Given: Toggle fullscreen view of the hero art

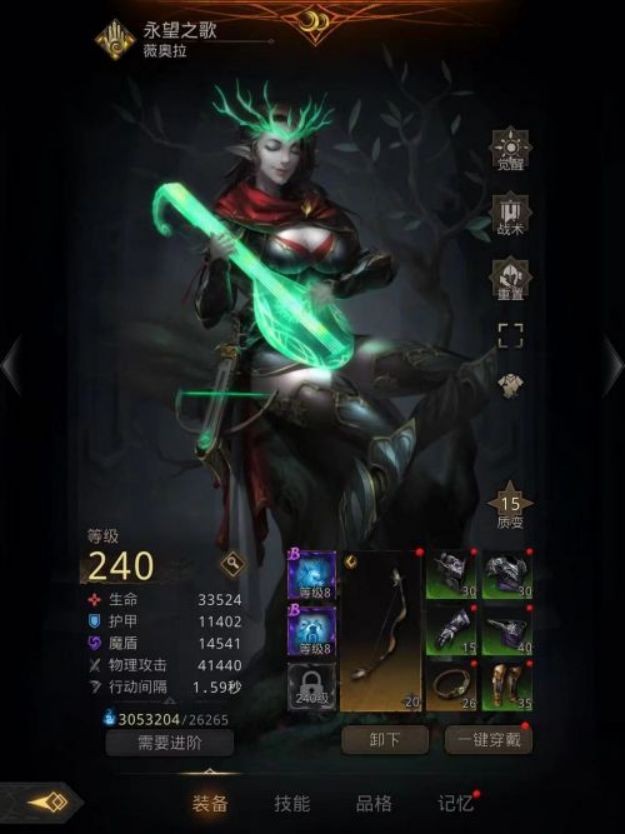Looking at the screenshot, I should coord(510,335).
